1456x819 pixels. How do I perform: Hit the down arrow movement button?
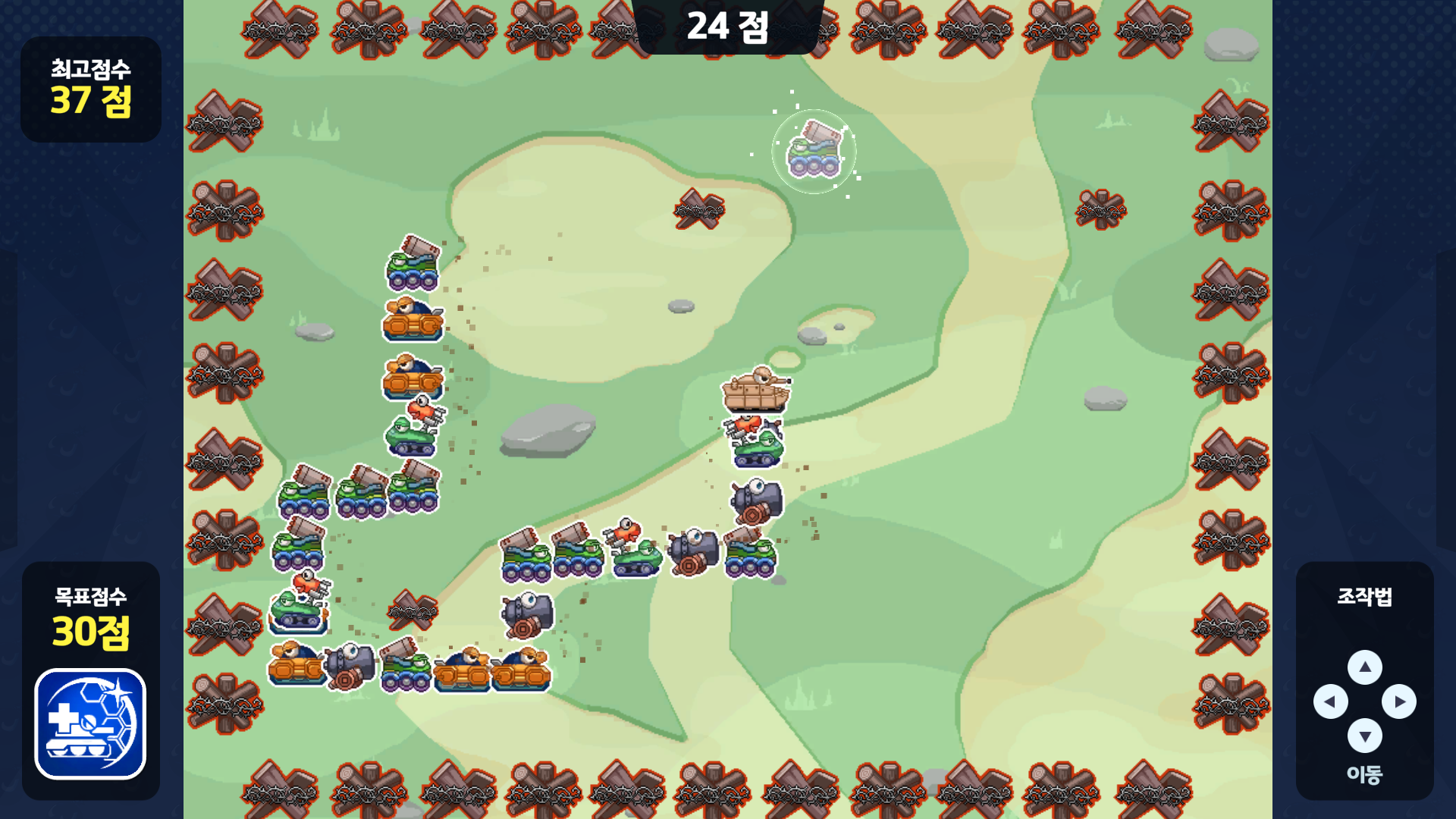point(1364,736)
